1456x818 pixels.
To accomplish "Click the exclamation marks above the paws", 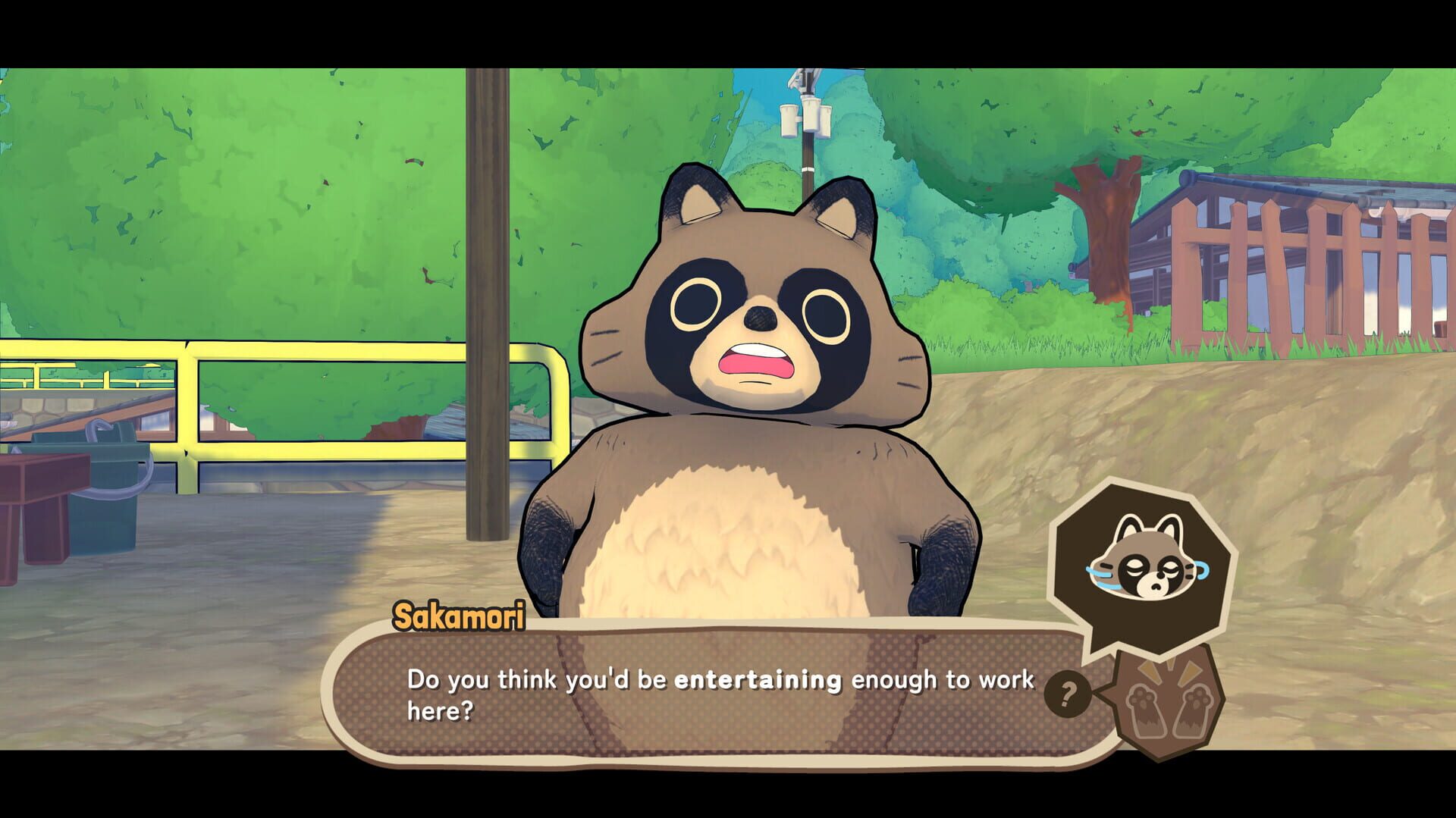I will (1169, 669).
